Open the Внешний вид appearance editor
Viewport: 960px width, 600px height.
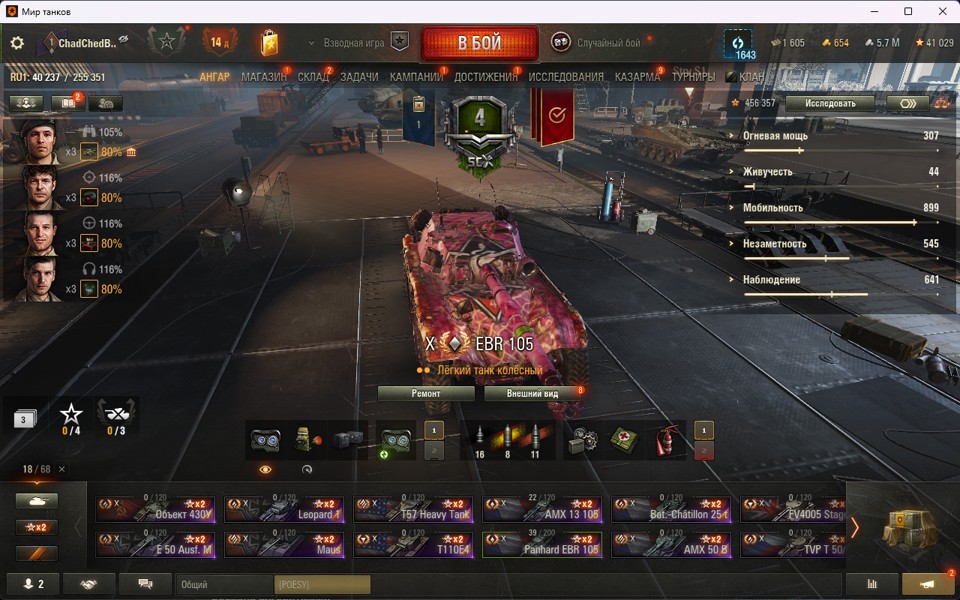point(531,394)
